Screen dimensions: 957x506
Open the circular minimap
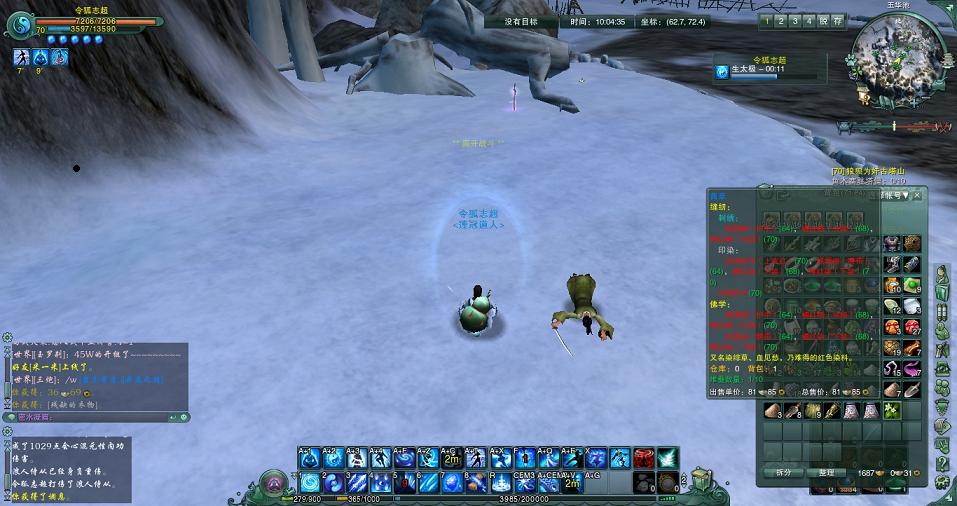[896, 59]
